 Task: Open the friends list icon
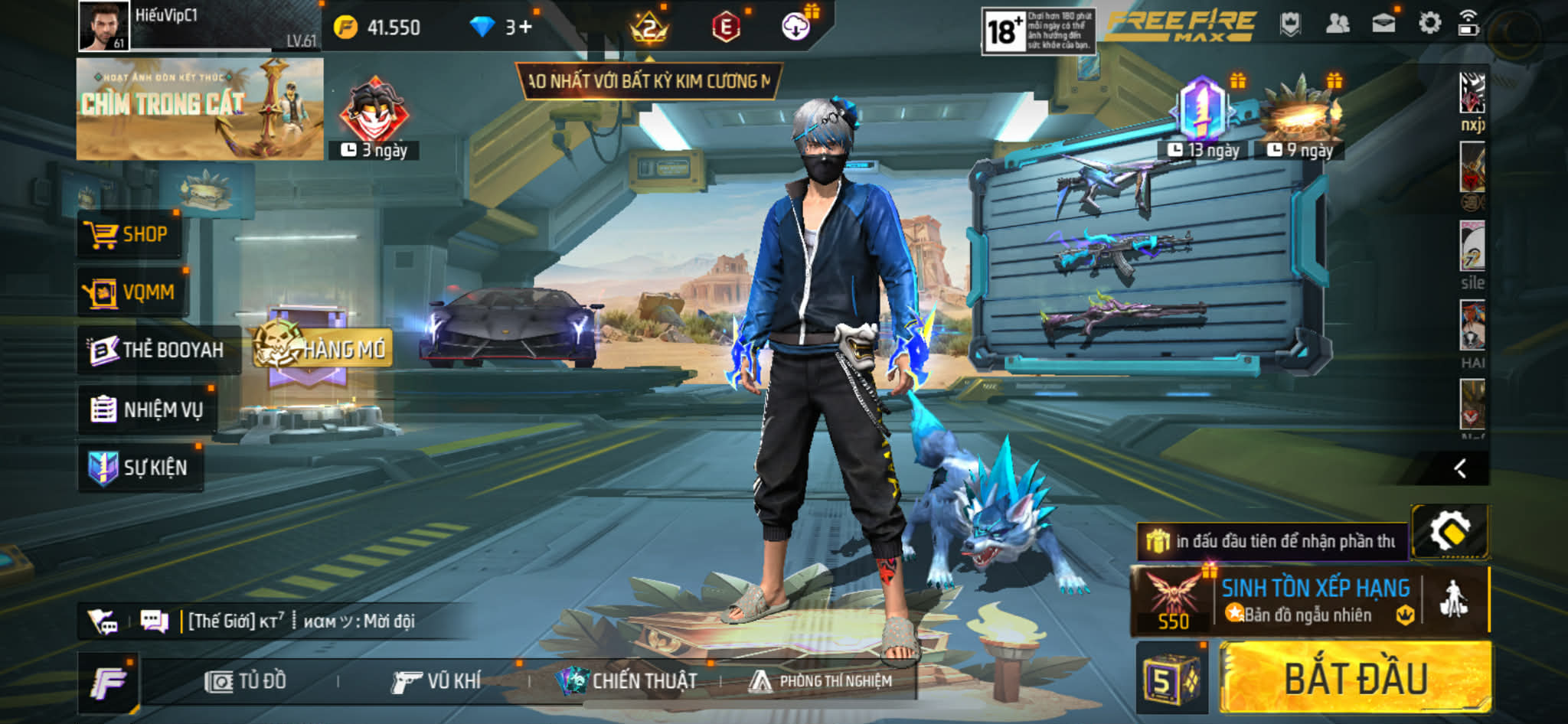1337,24
